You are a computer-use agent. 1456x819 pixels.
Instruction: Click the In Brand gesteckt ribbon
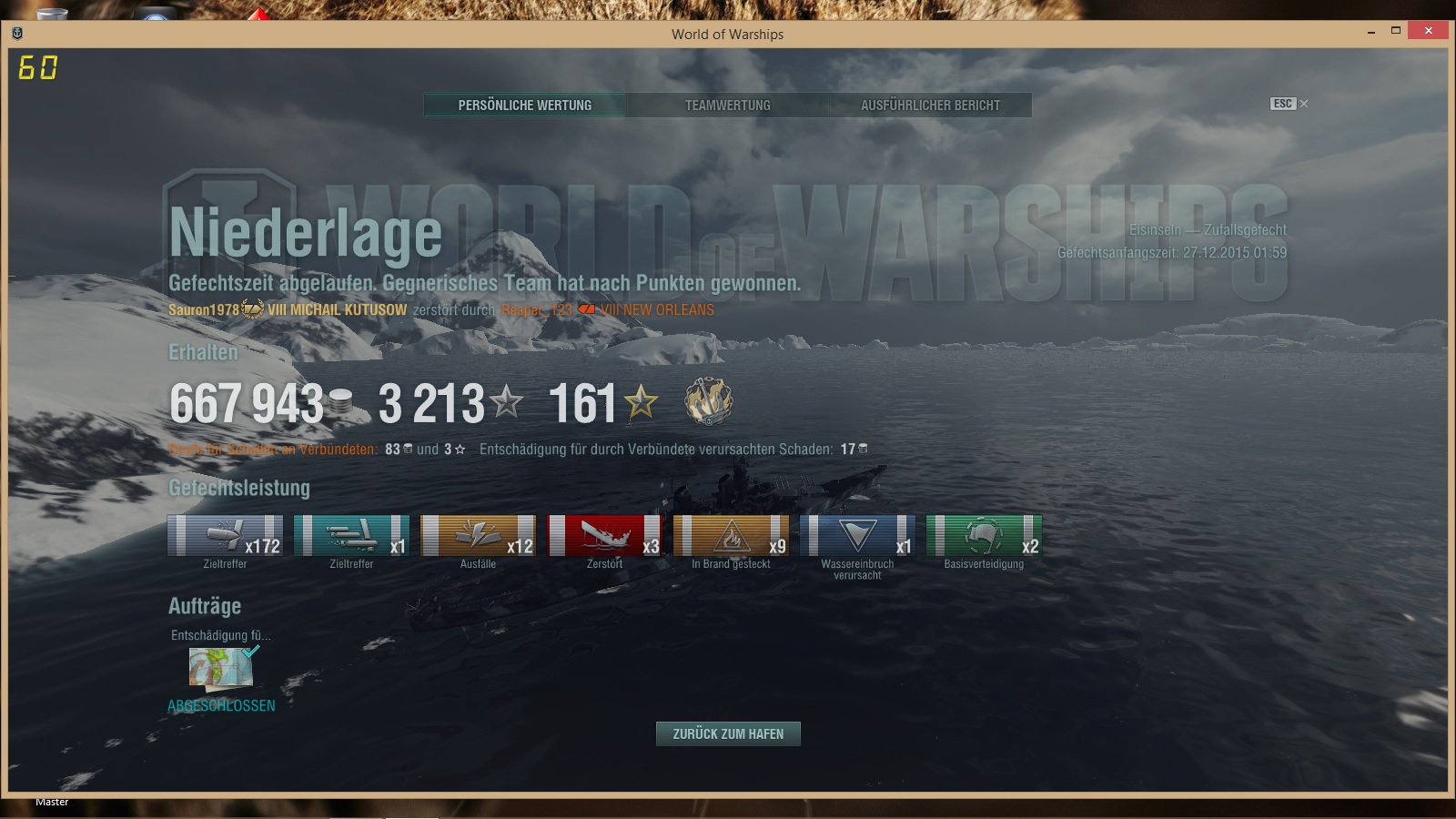tap(731, 535)
